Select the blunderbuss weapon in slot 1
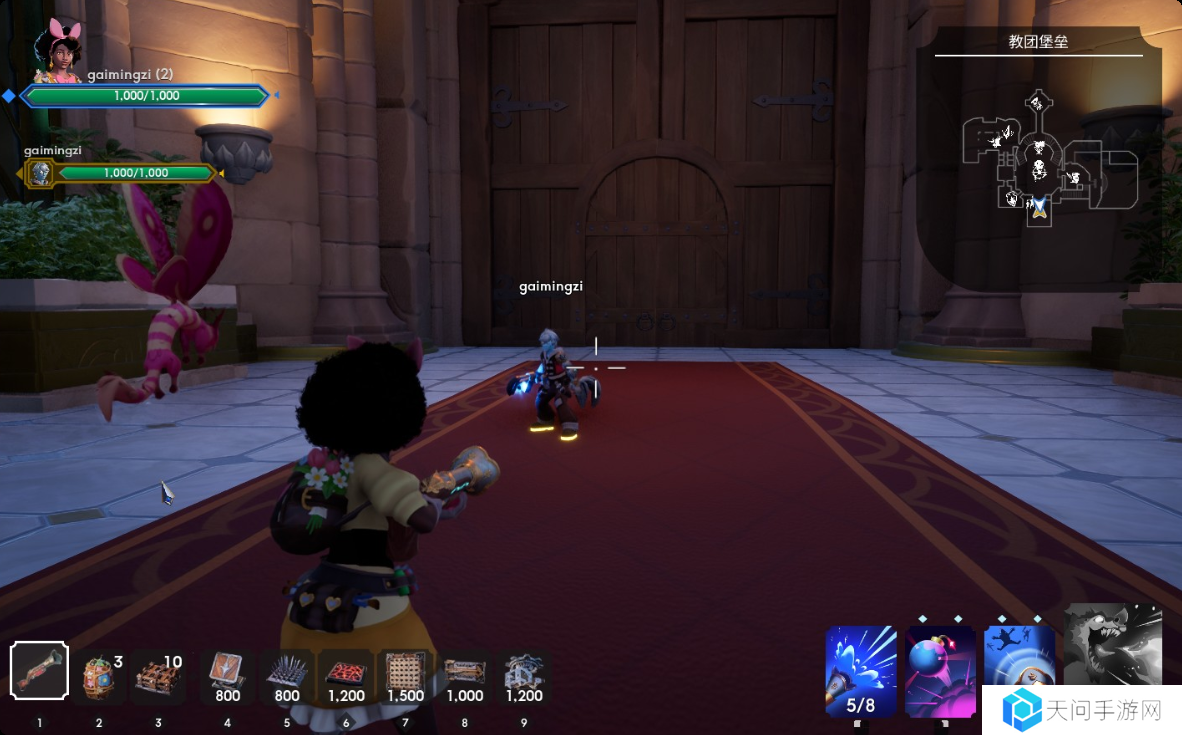The image size is (1182, 735). [39, 672]
